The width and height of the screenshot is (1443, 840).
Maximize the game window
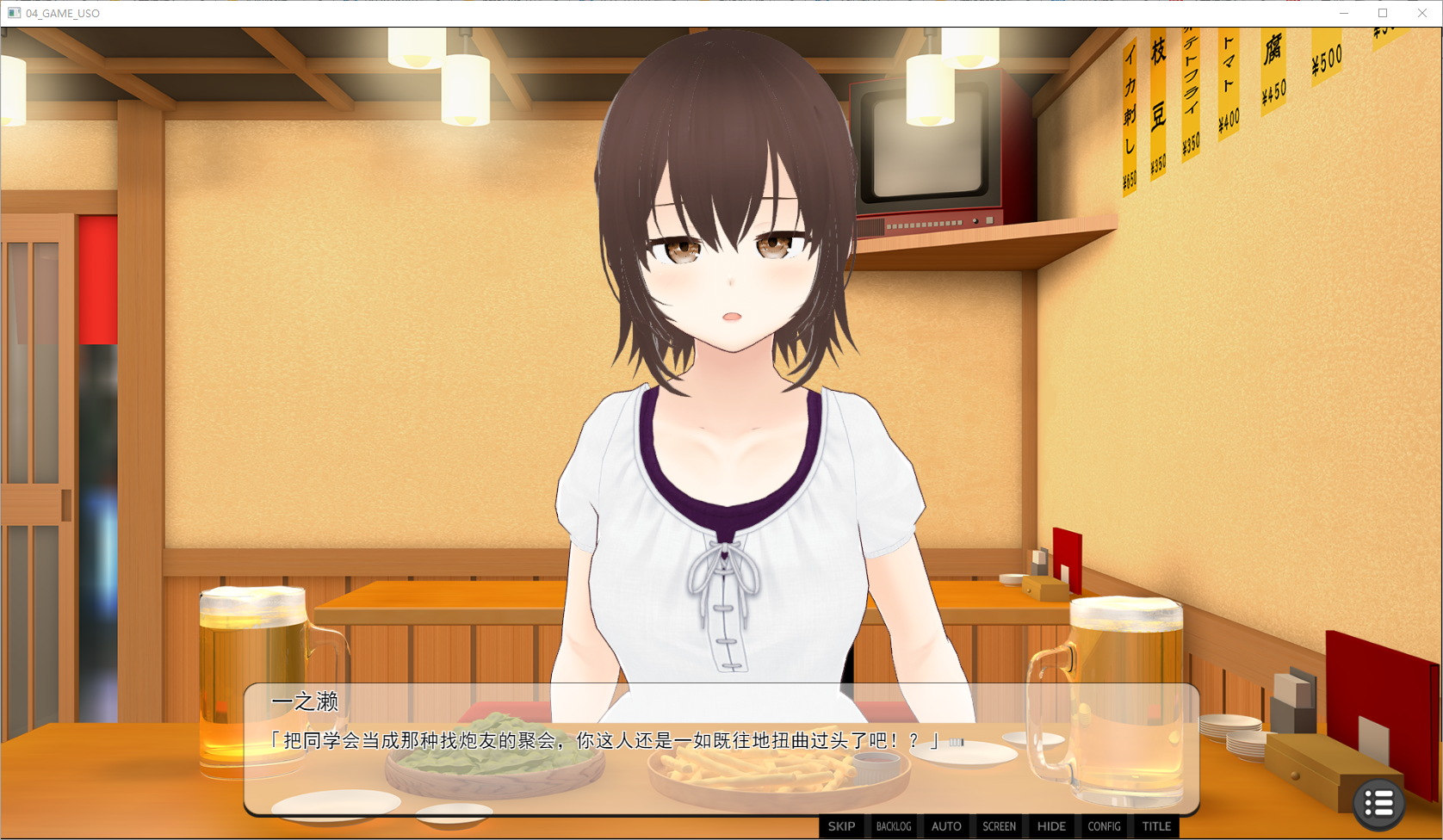[x=1383, y=13]
